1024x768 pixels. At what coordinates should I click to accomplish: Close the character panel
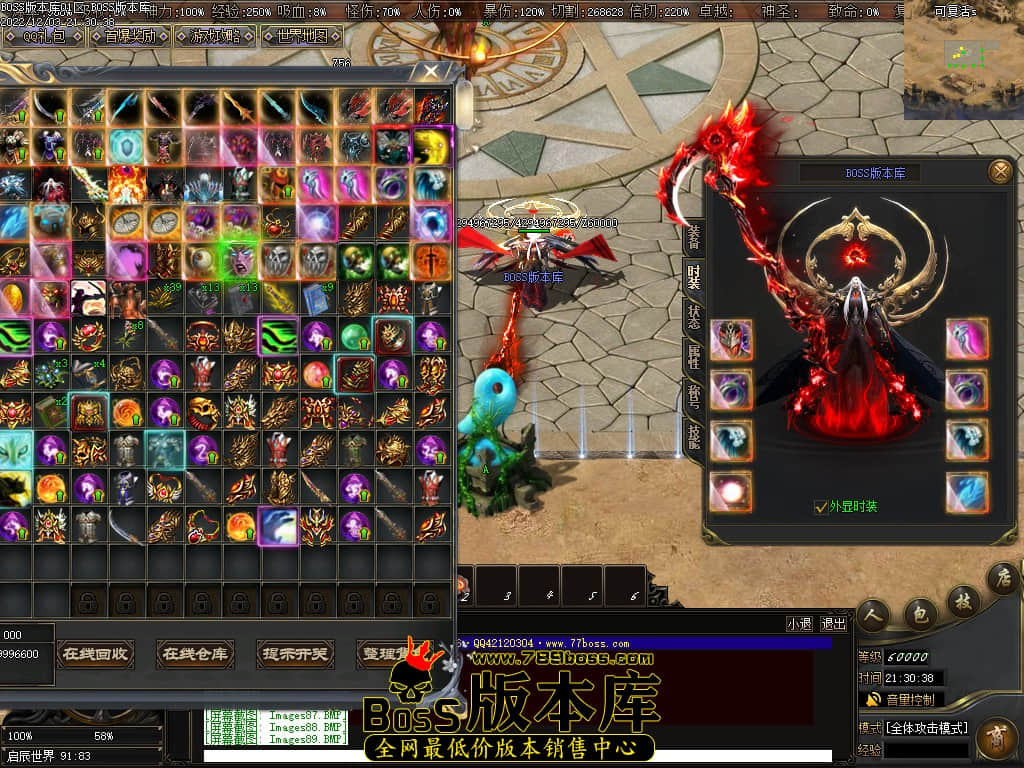pyautogui.click(x=1000, y=172)
